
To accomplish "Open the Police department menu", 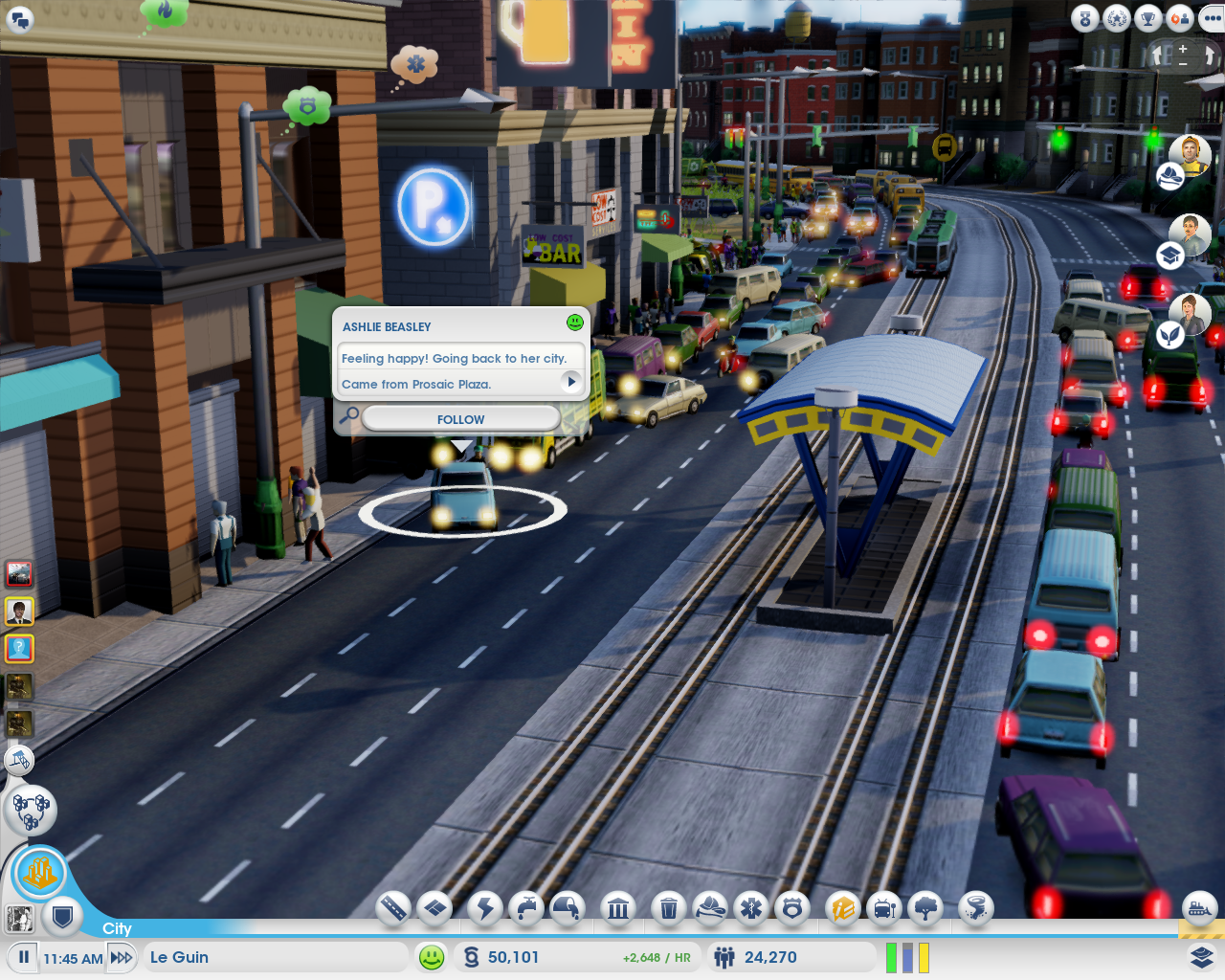I will click(x=792, y=909).
